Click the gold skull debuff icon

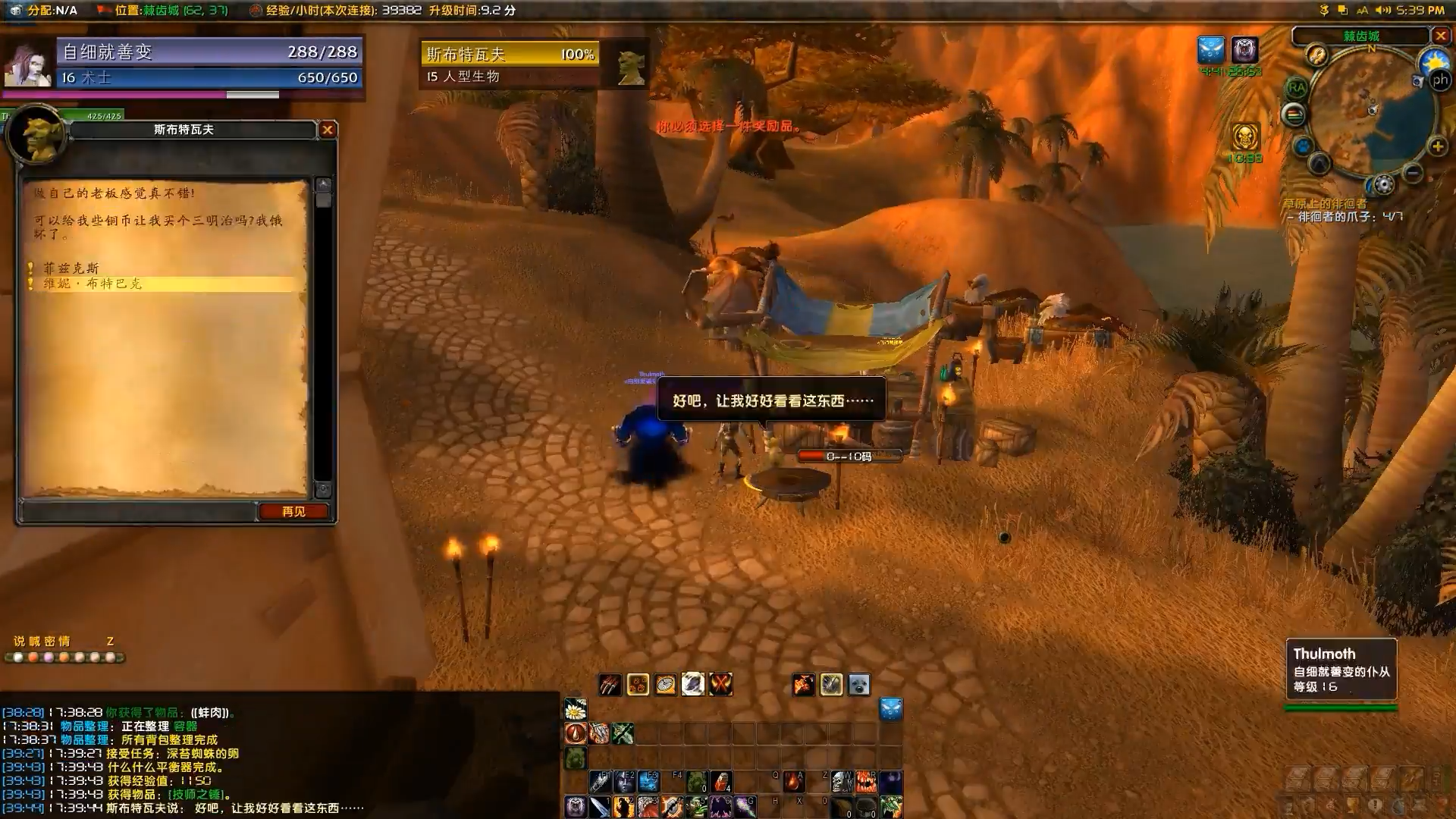(x=1244, y=137)
